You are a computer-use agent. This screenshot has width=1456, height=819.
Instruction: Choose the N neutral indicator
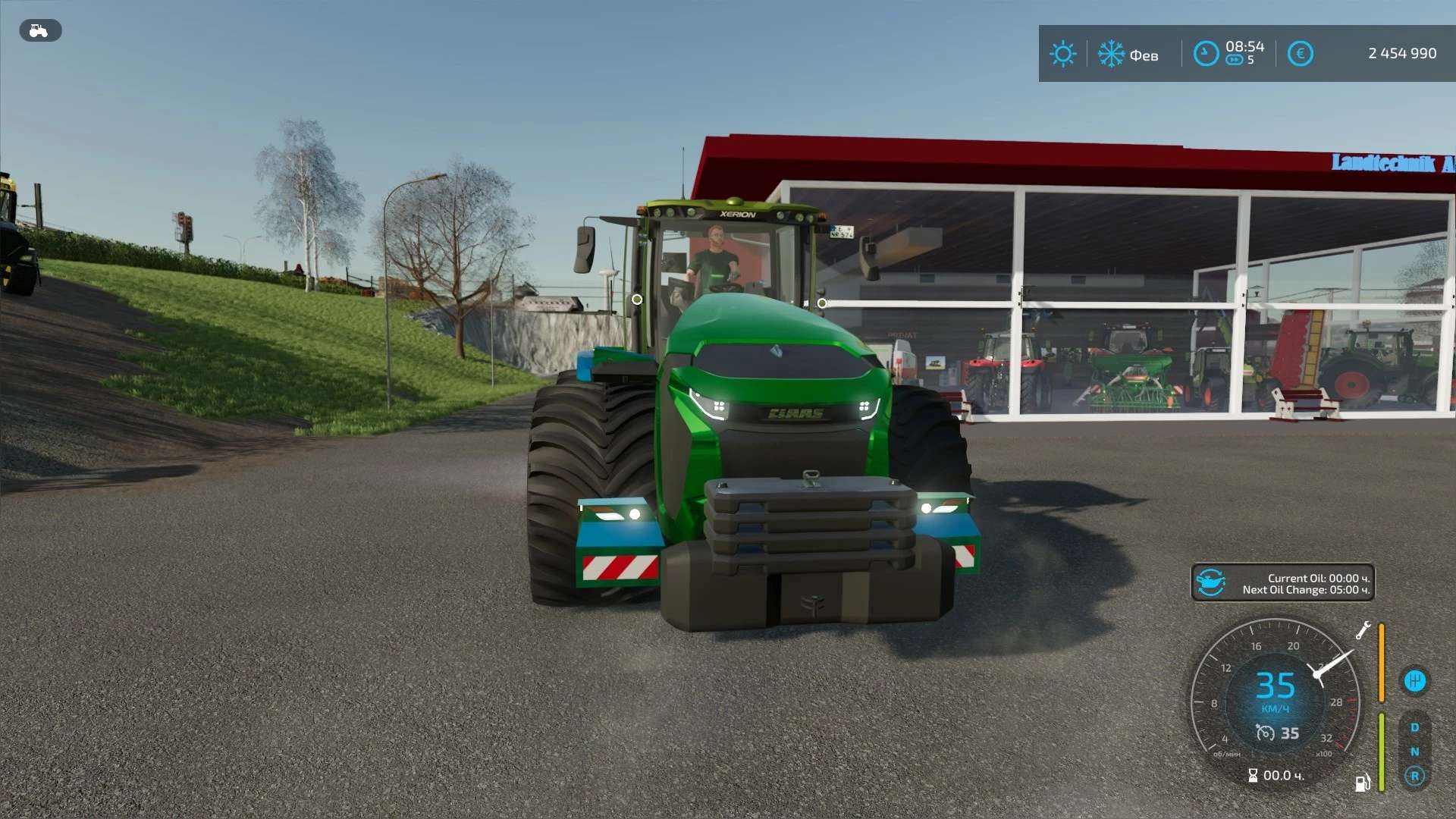point(1414,752)
